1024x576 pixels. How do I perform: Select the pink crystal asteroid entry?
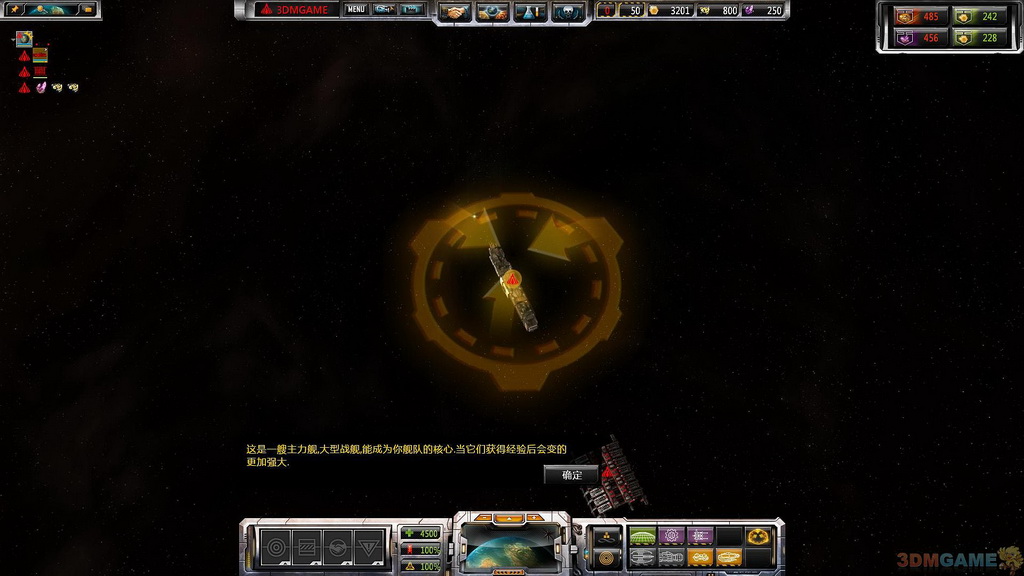(41, 87)
